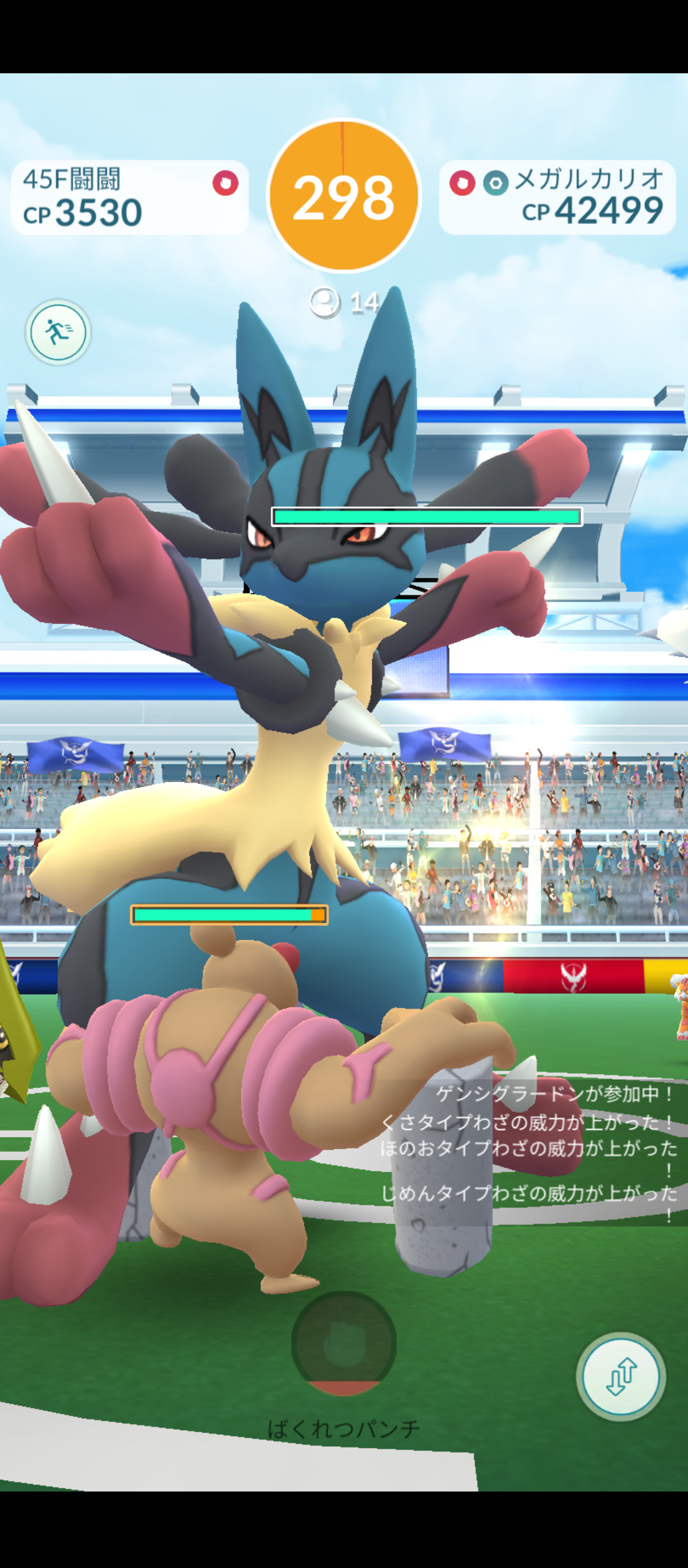This screenshot has height=1568, width=688.
Task: Tap the run-away exit battle button
Action: [58, 332]
